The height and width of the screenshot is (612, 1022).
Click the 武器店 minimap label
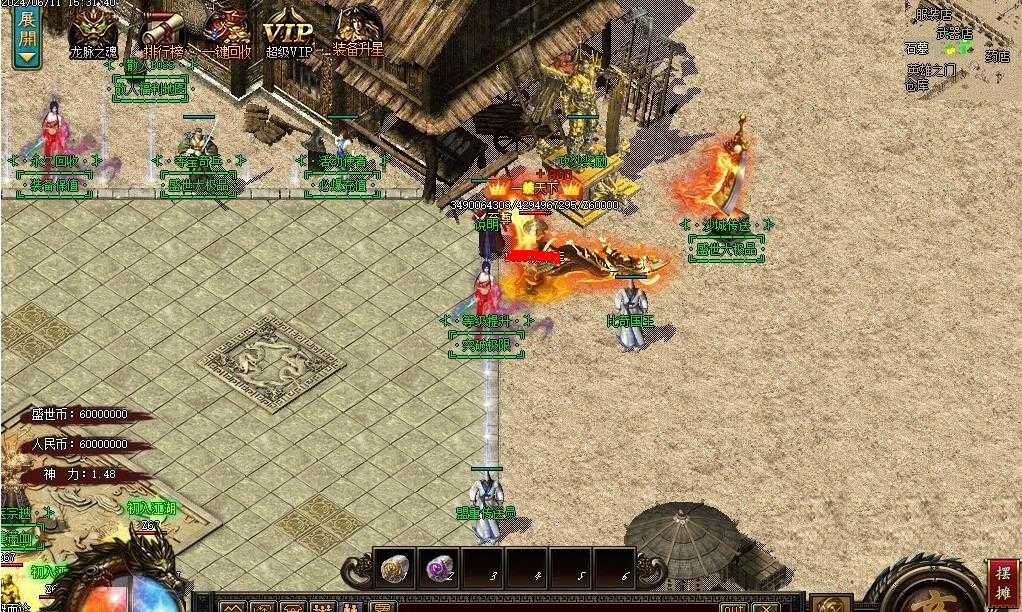click(954, 33)
